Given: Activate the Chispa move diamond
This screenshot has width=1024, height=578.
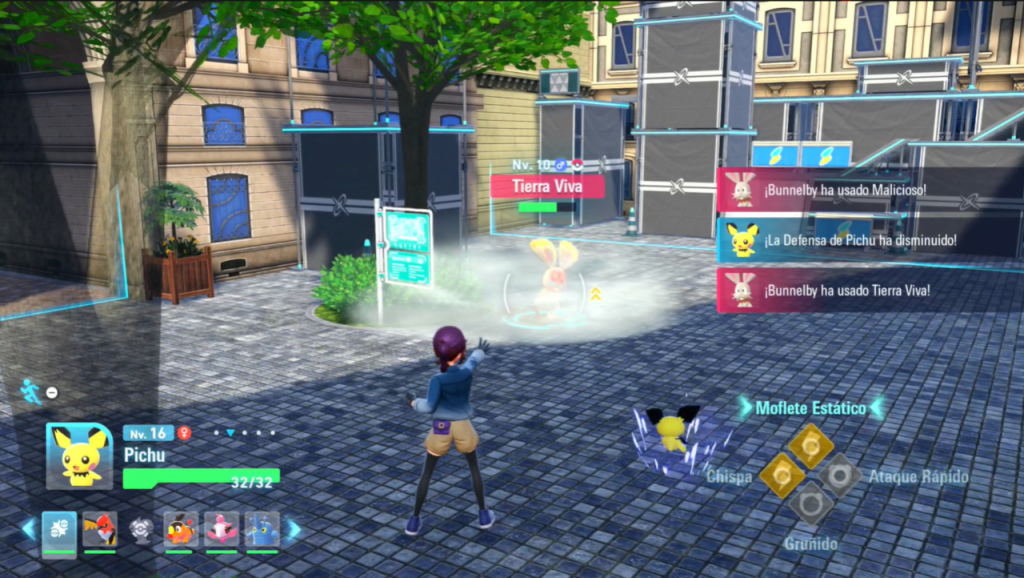Looking at the screenshot, I should tap(780, 475).
